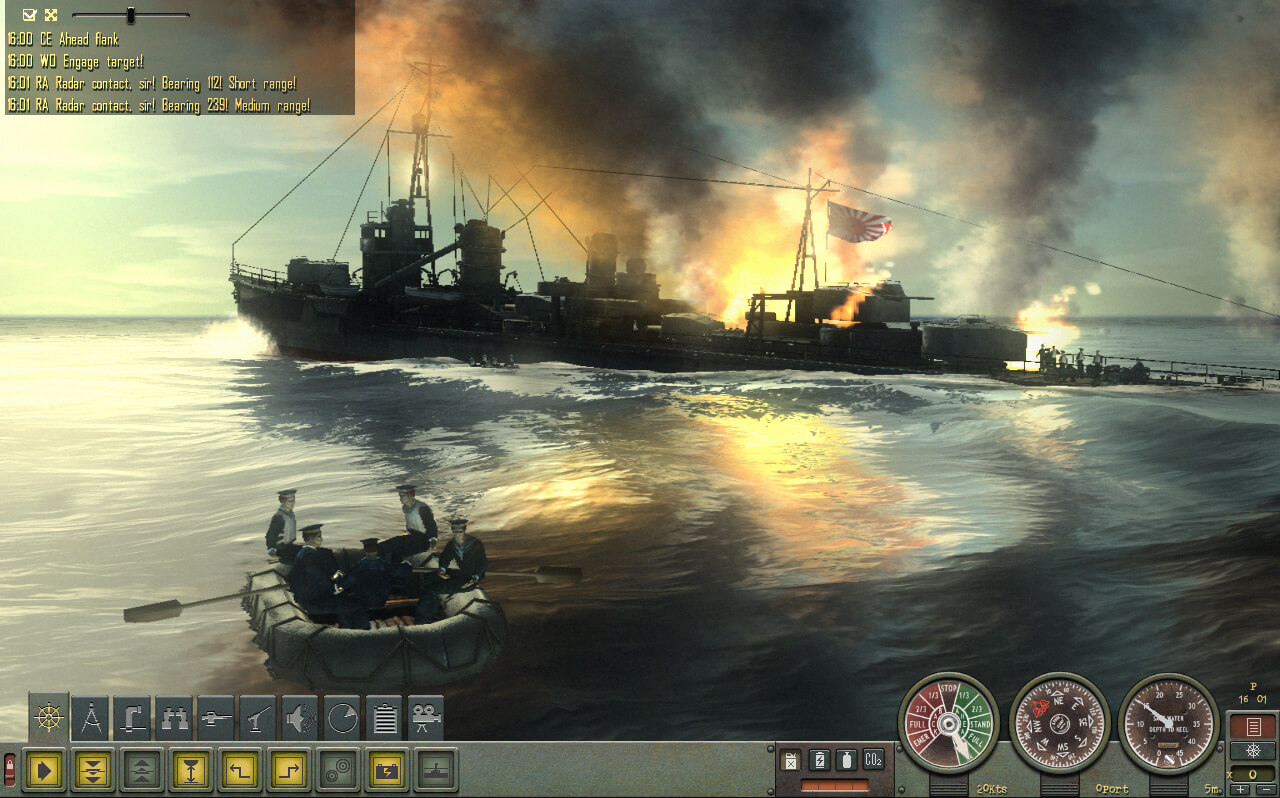
Task: Open the radar screen tab
Action: [342, 717]
